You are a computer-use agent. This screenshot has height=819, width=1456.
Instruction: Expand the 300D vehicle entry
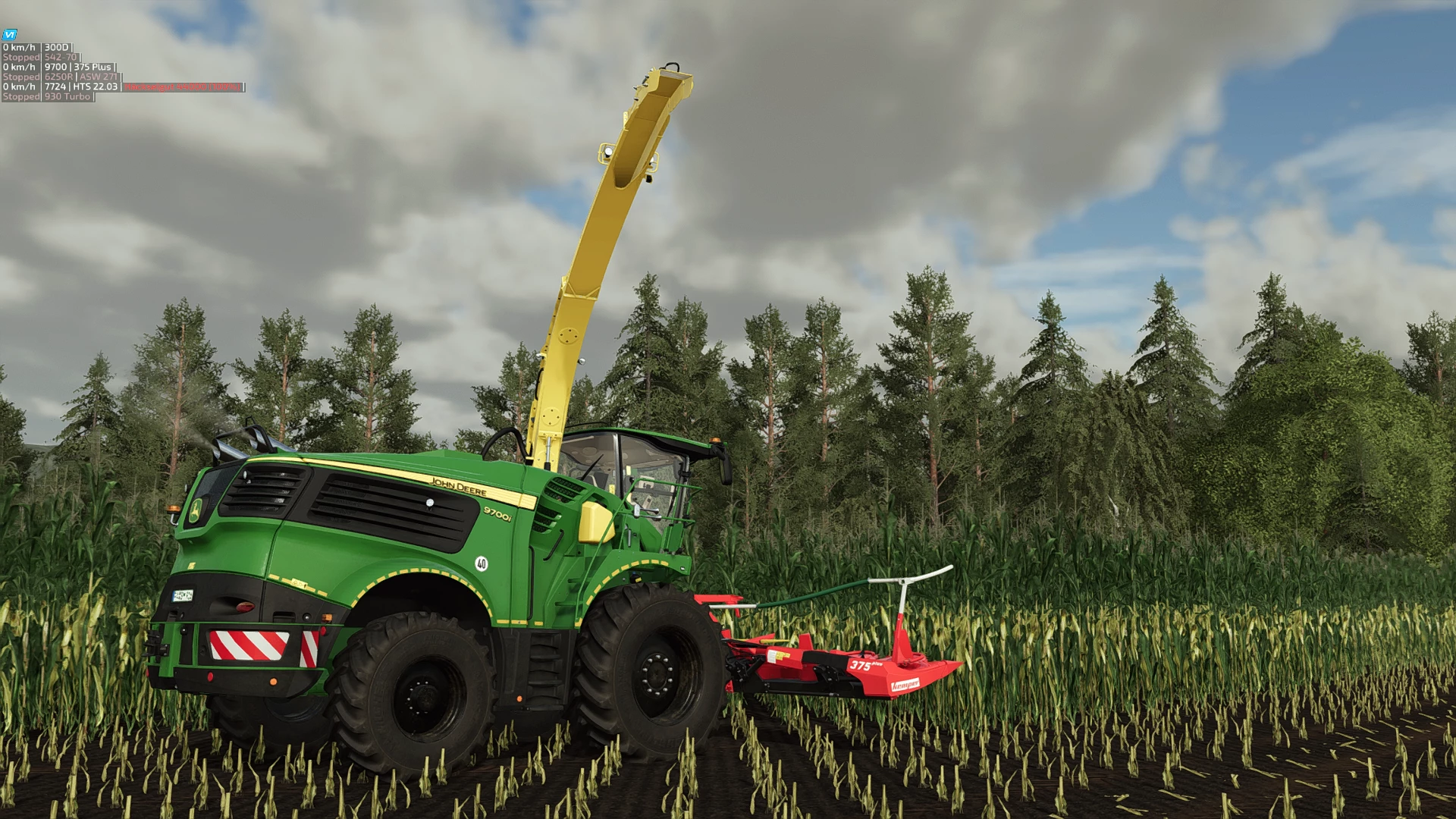click(56, 47)
